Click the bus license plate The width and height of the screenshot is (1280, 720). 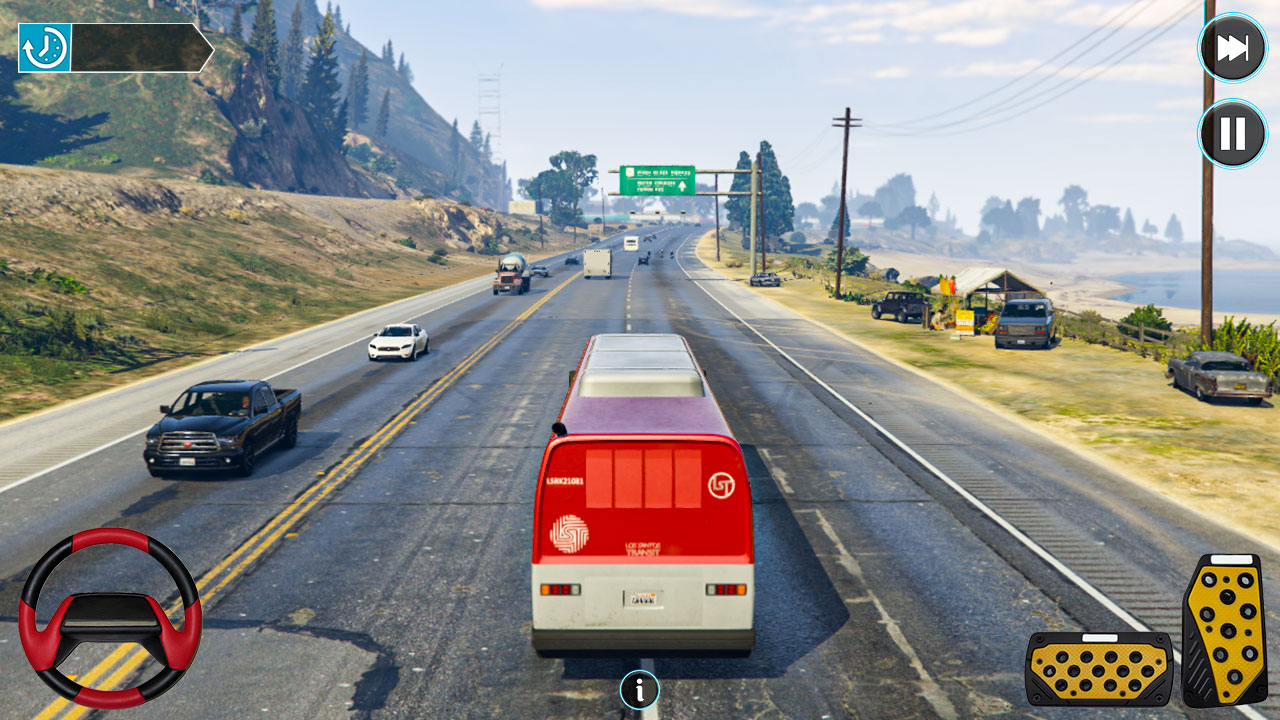click(645, 599)
